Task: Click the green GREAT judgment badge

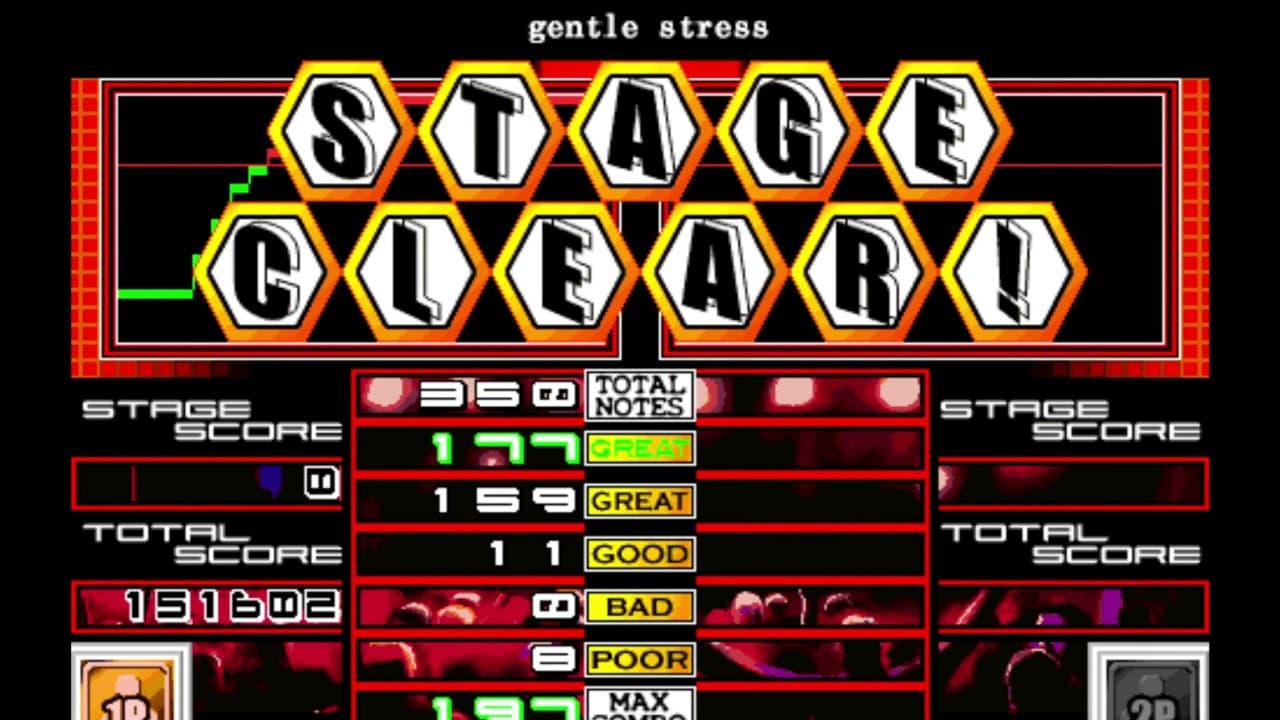Action: click(x=639, y=448)
